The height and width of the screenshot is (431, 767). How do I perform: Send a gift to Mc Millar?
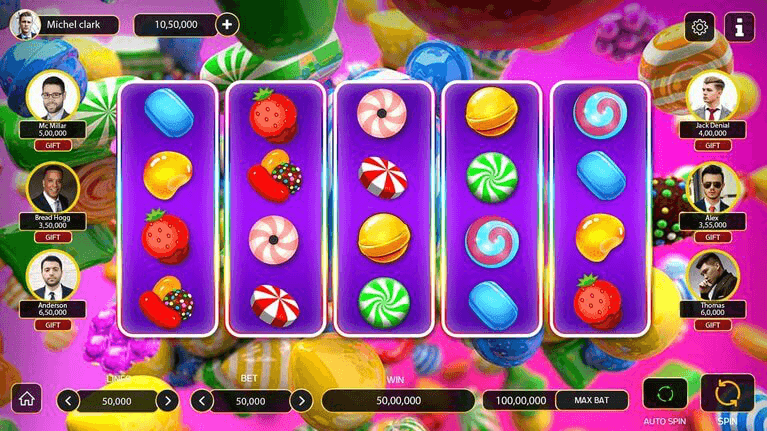(53, 145)
